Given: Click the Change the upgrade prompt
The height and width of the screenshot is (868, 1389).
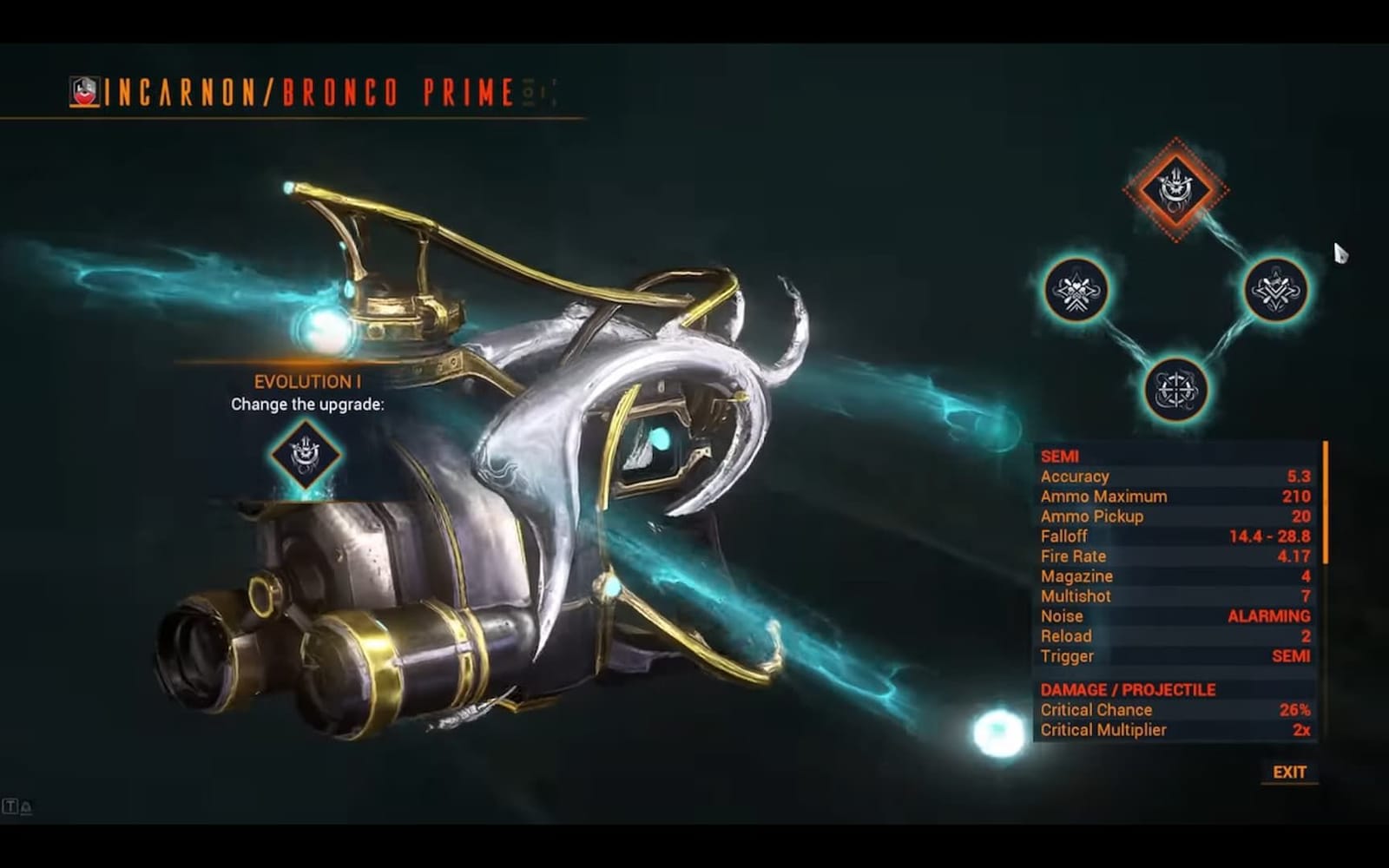Looking at the screenshot, I should [309, 404].
